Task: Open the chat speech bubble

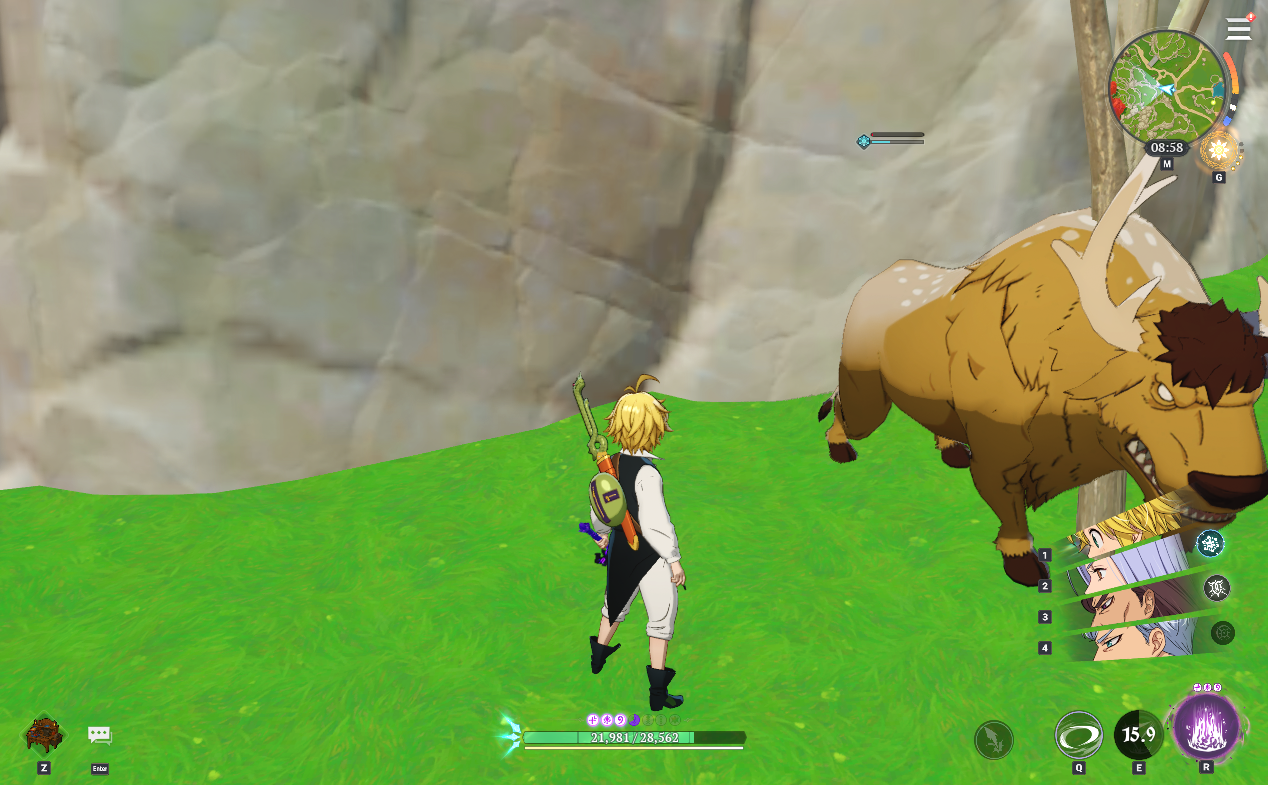Action: tap(99, 736)
